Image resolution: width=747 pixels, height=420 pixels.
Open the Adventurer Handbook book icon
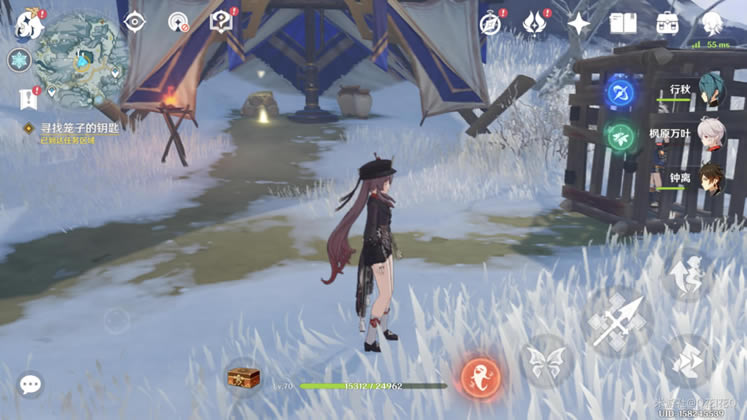click(x=623, y=23)
